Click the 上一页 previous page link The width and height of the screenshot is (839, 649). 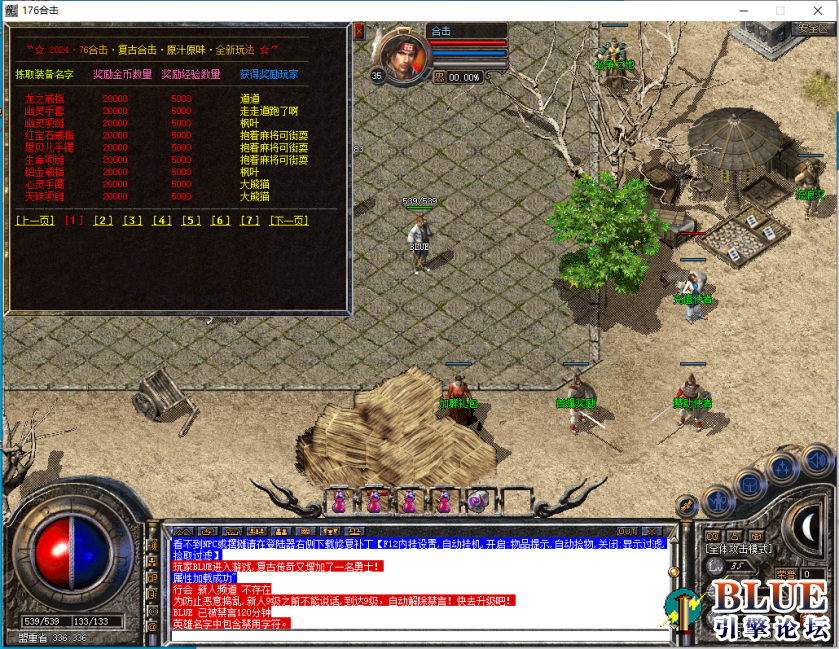35,220
